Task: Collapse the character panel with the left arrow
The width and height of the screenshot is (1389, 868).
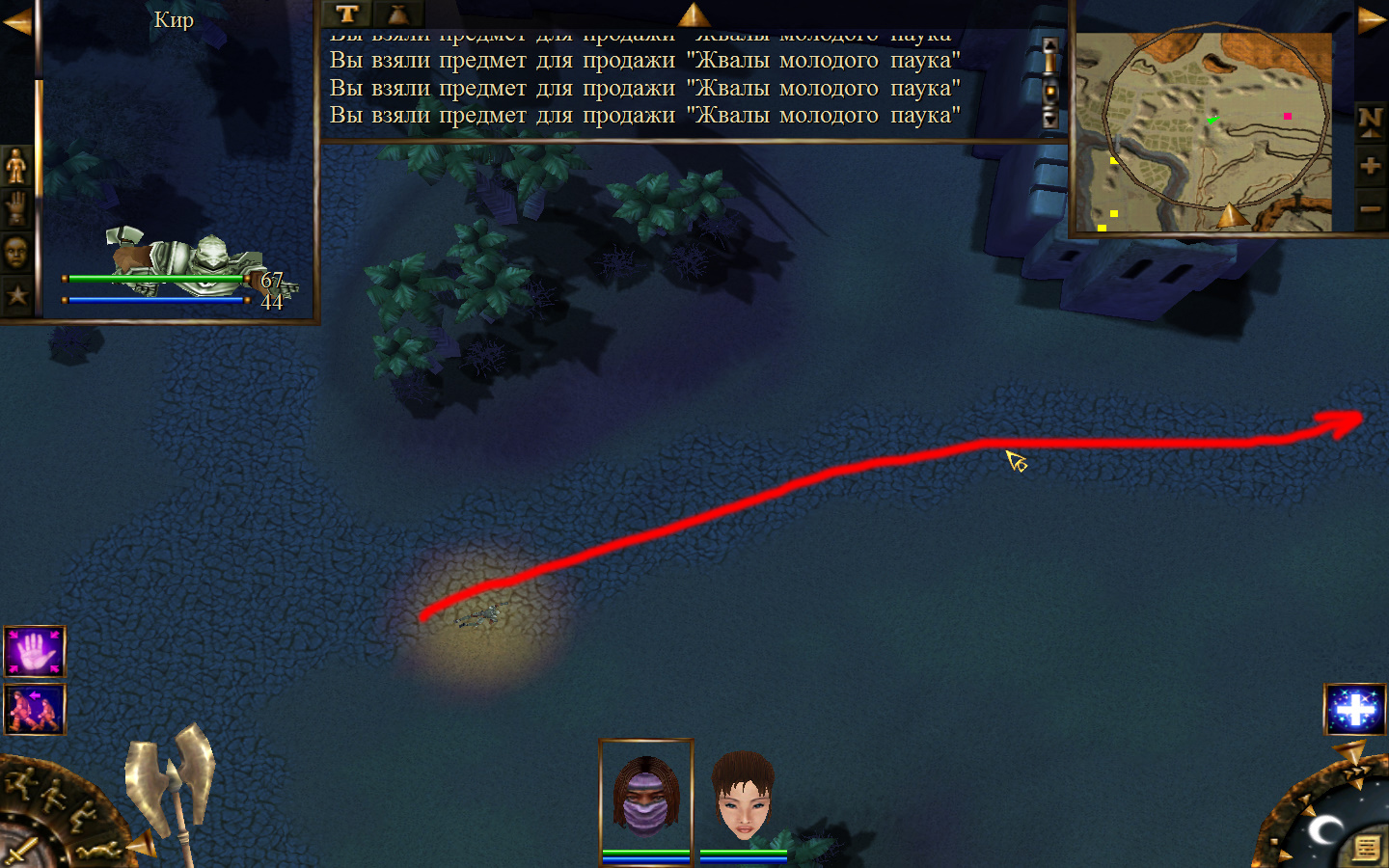Action: (x=16, y=20)
